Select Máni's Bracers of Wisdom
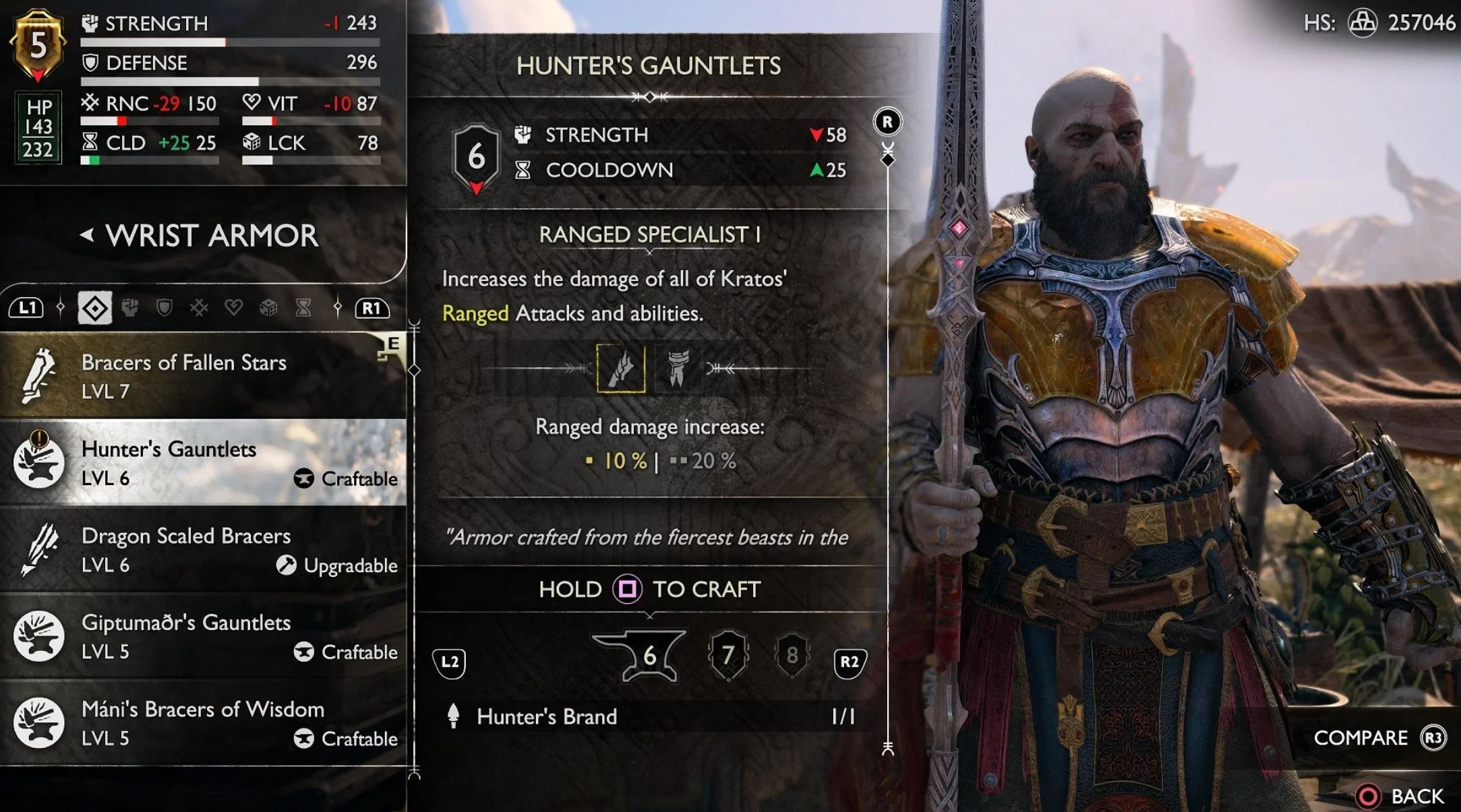 (x=202, y=723)
